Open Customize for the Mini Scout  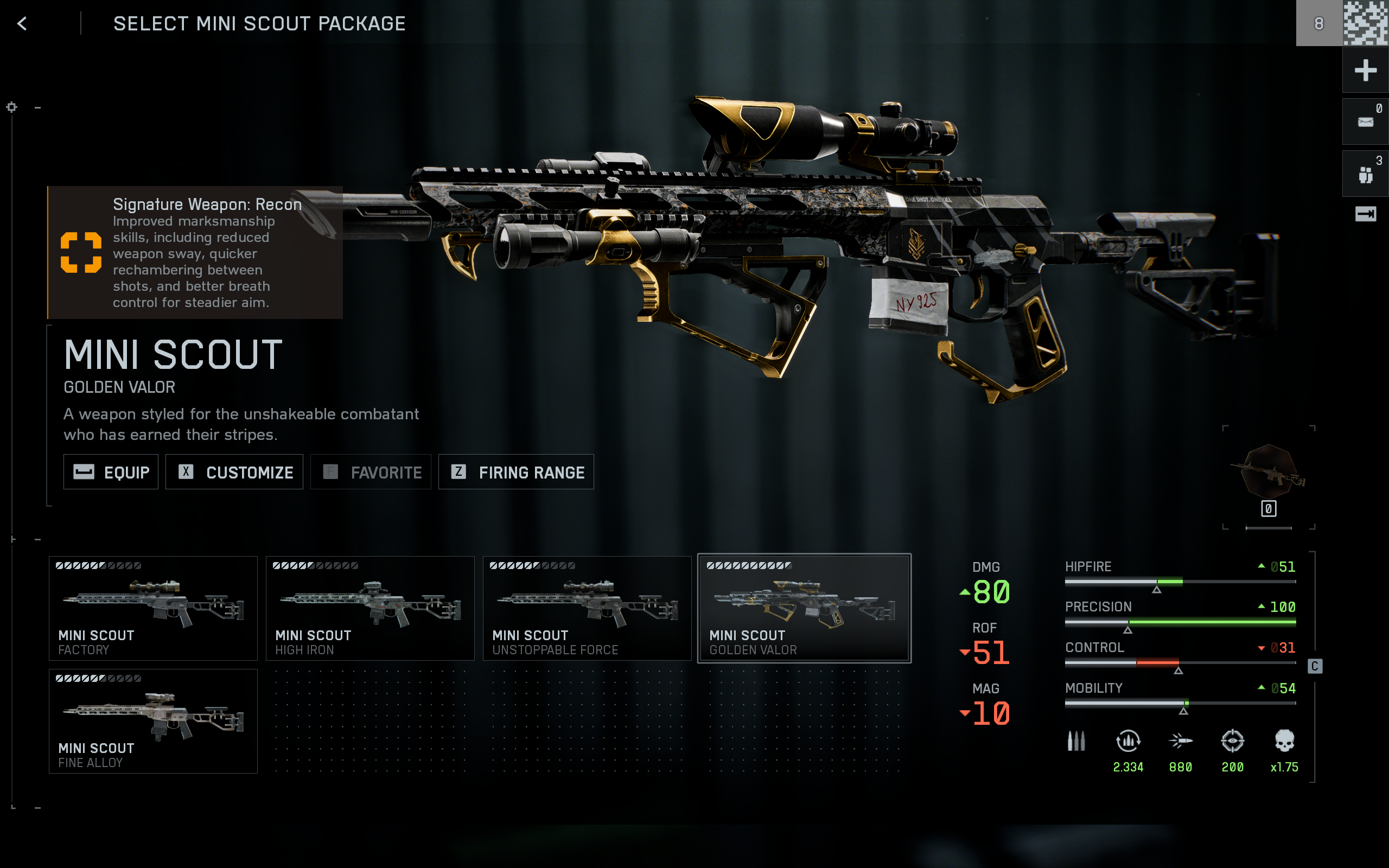pyautogui.click(x=234, y=471)
